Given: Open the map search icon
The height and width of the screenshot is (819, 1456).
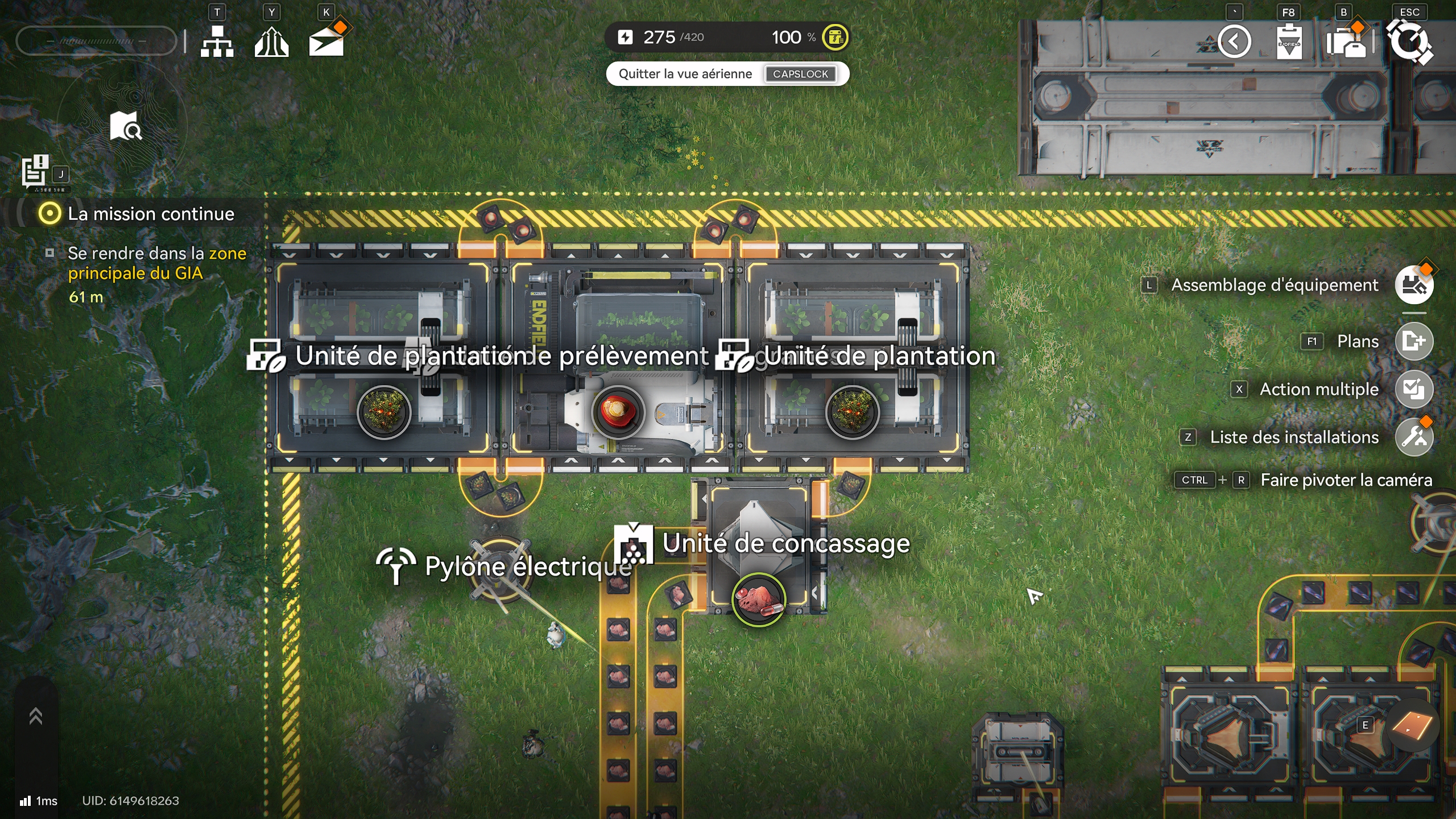Looking at the screenshot, I should click(x=126, y=126).
